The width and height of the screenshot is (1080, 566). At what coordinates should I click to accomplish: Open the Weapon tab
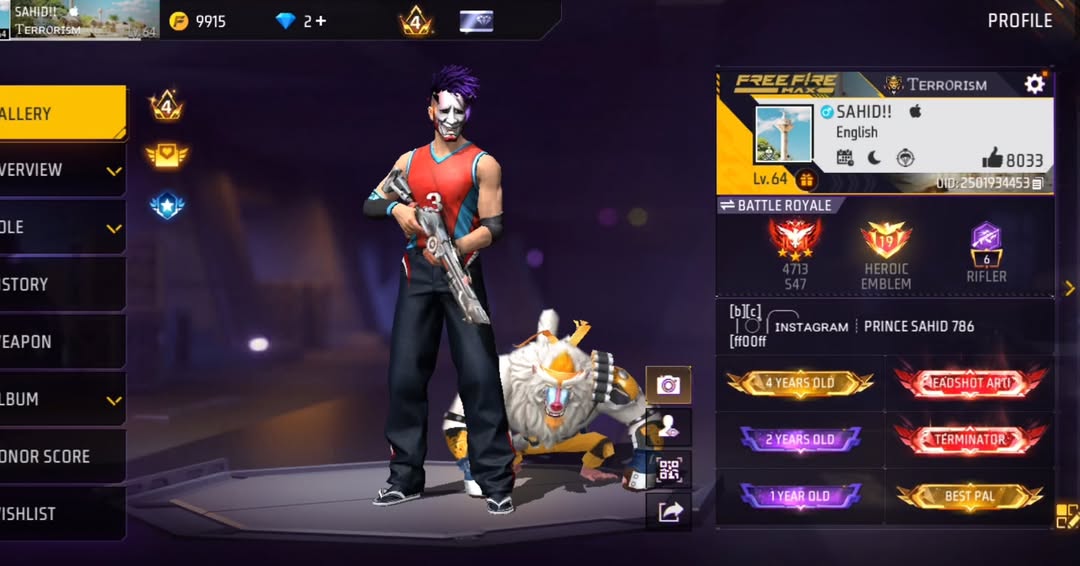60,341
